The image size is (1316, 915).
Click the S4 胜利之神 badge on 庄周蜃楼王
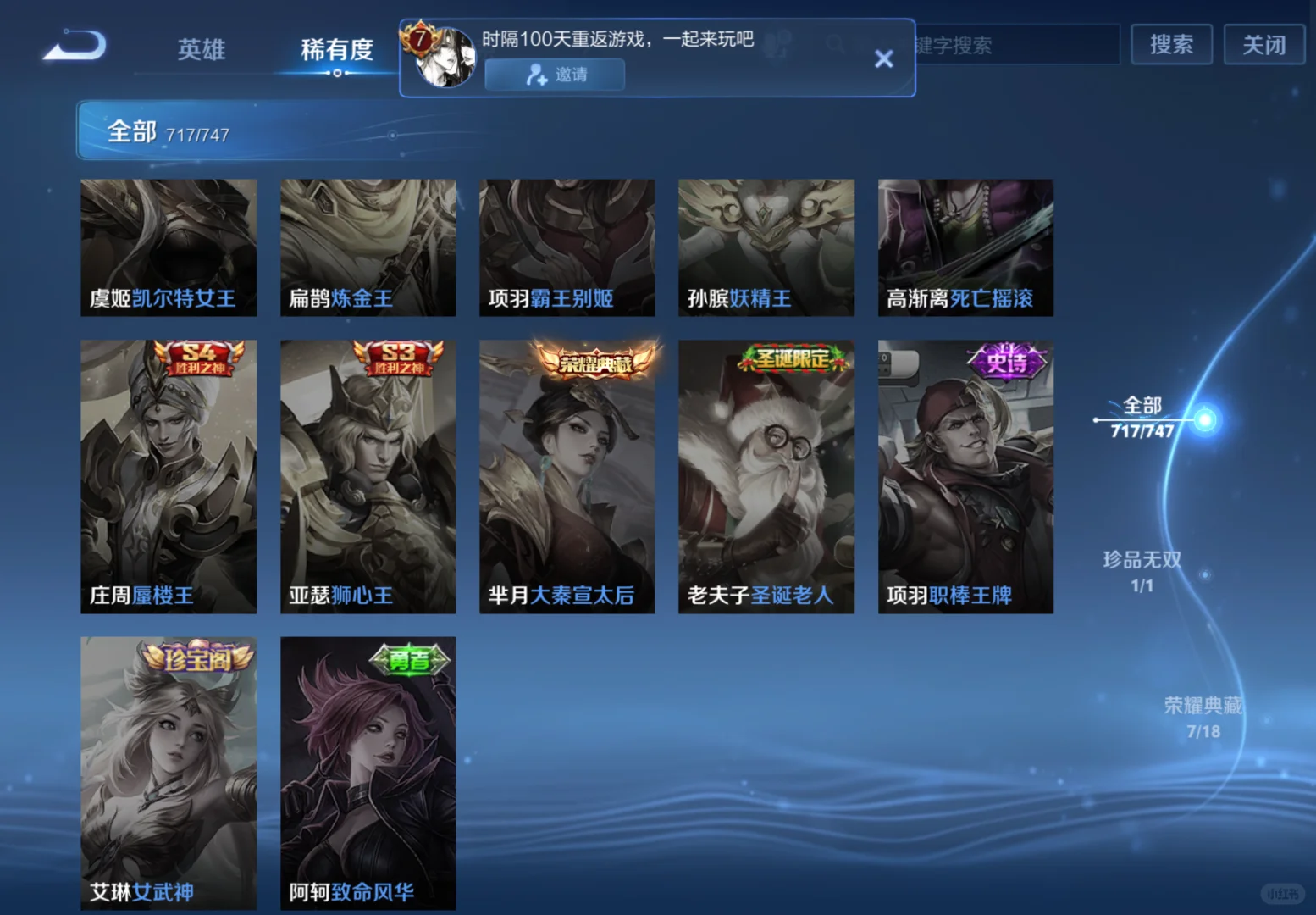(x=200, y=358)
